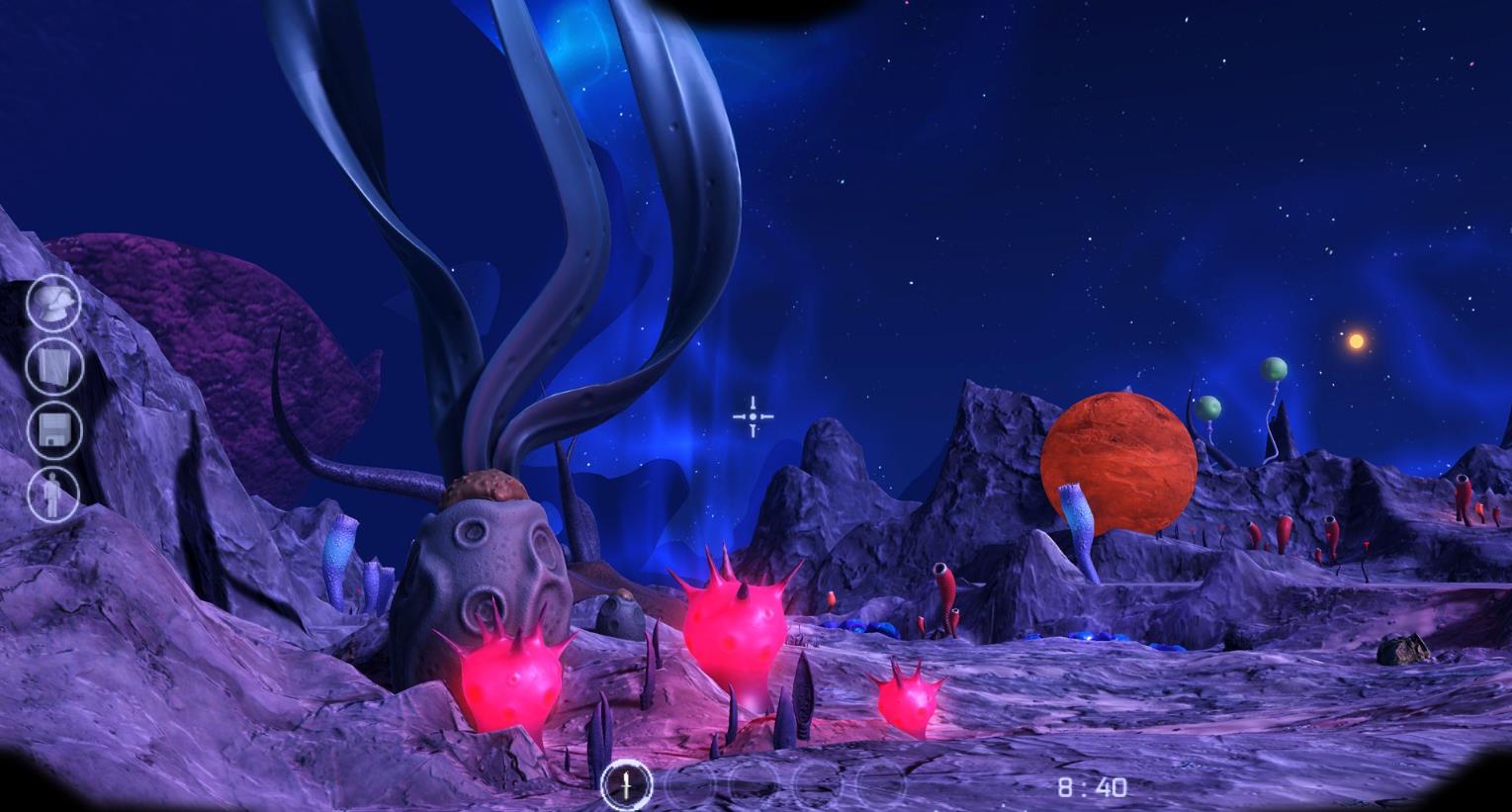Screen dimensions: 1512x812
Task: Click the center aiming crosshair
Action: point(755,416)
